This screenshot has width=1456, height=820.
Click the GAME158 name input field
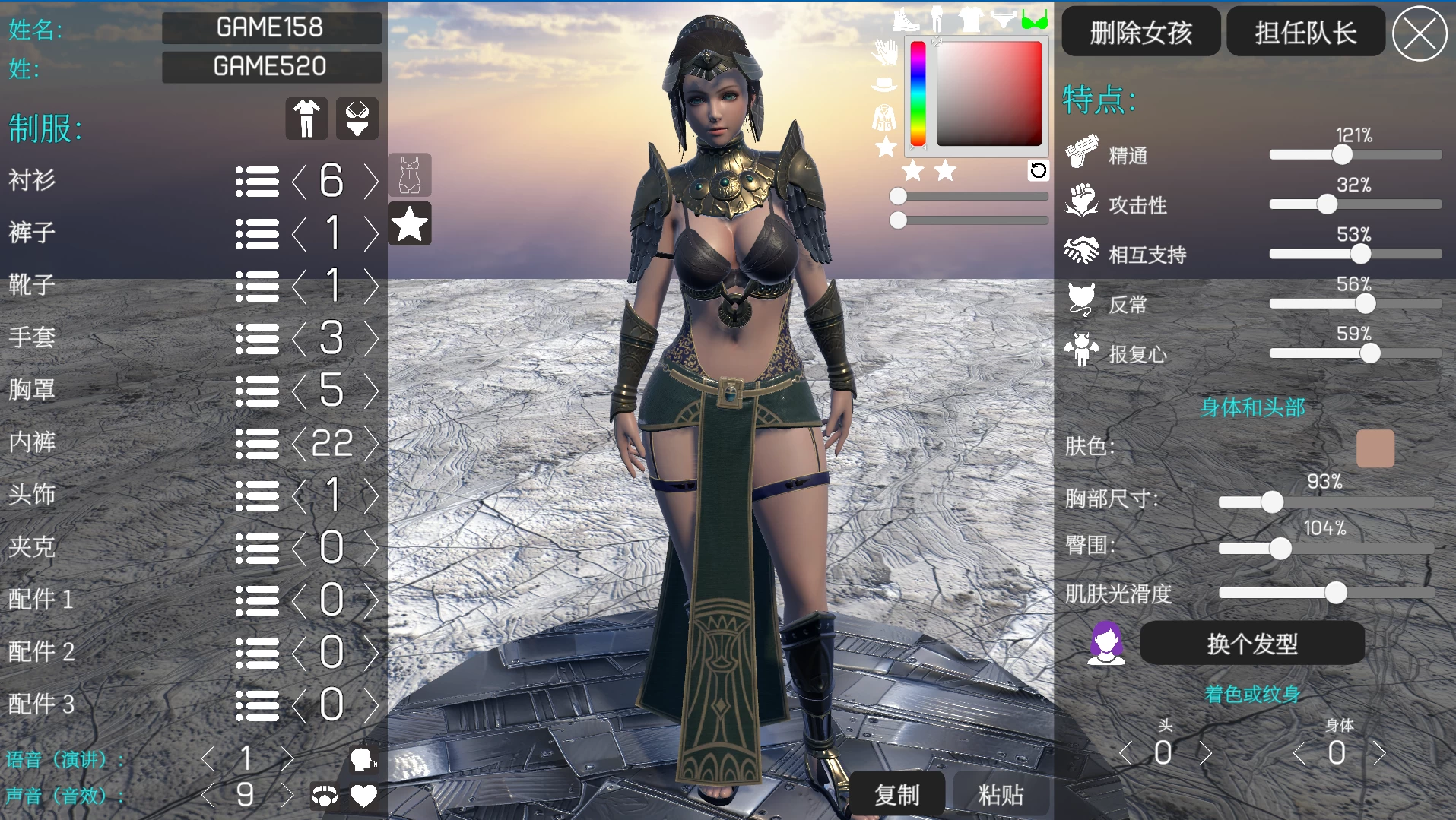point(271,28)
